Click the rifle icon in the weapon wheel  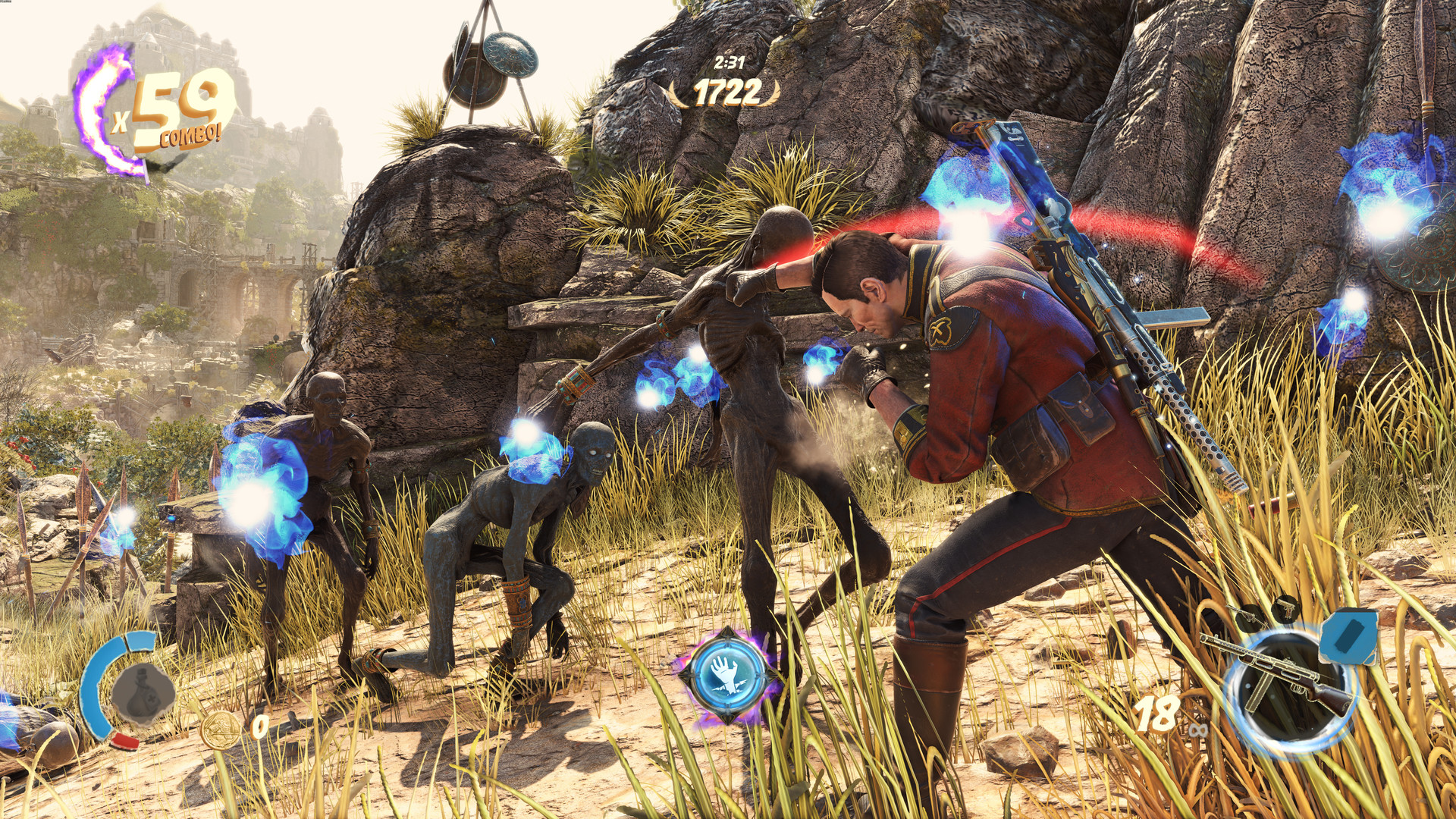1248,616
